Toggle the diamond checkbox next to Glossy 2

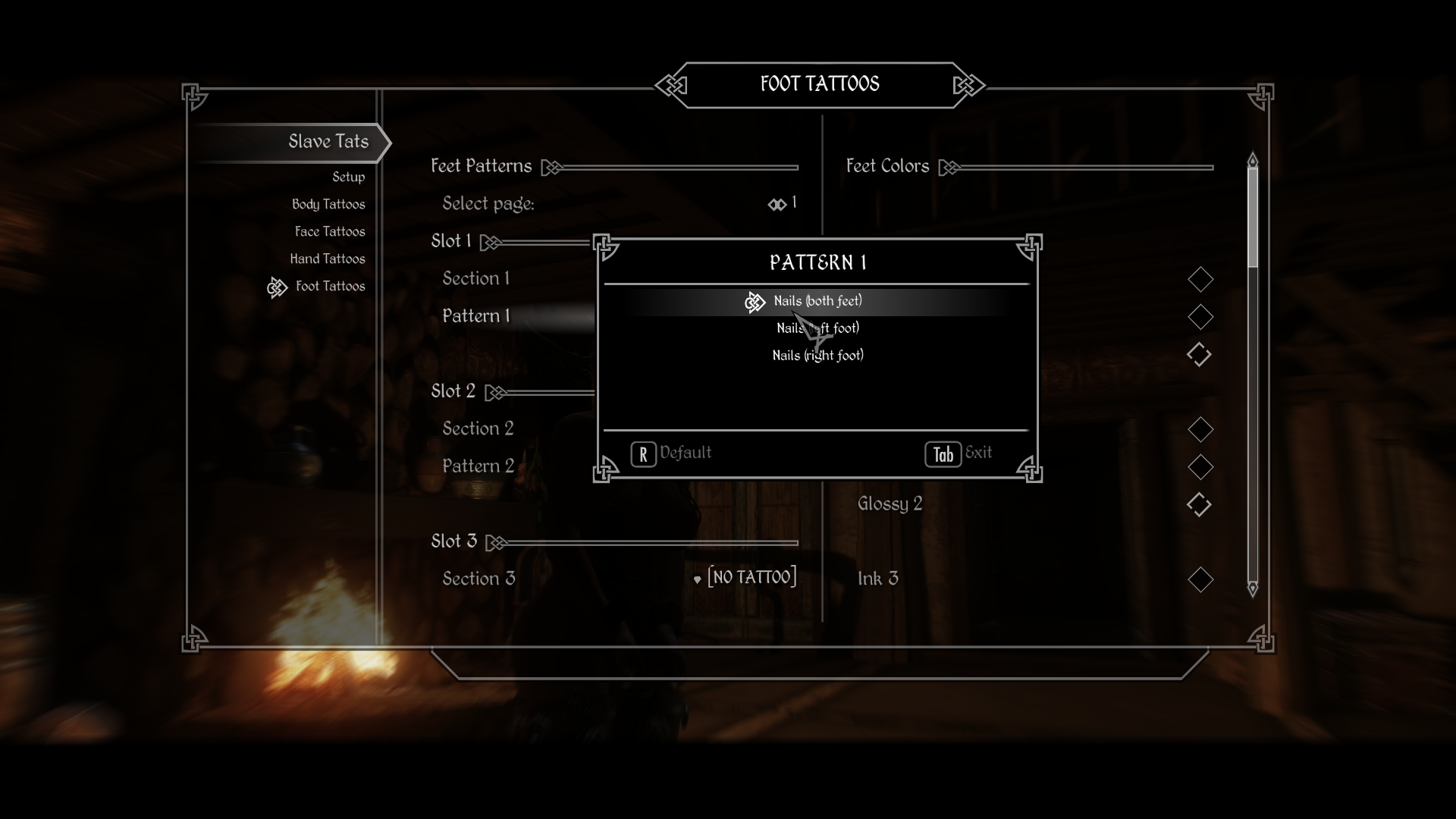(1200, 504)
